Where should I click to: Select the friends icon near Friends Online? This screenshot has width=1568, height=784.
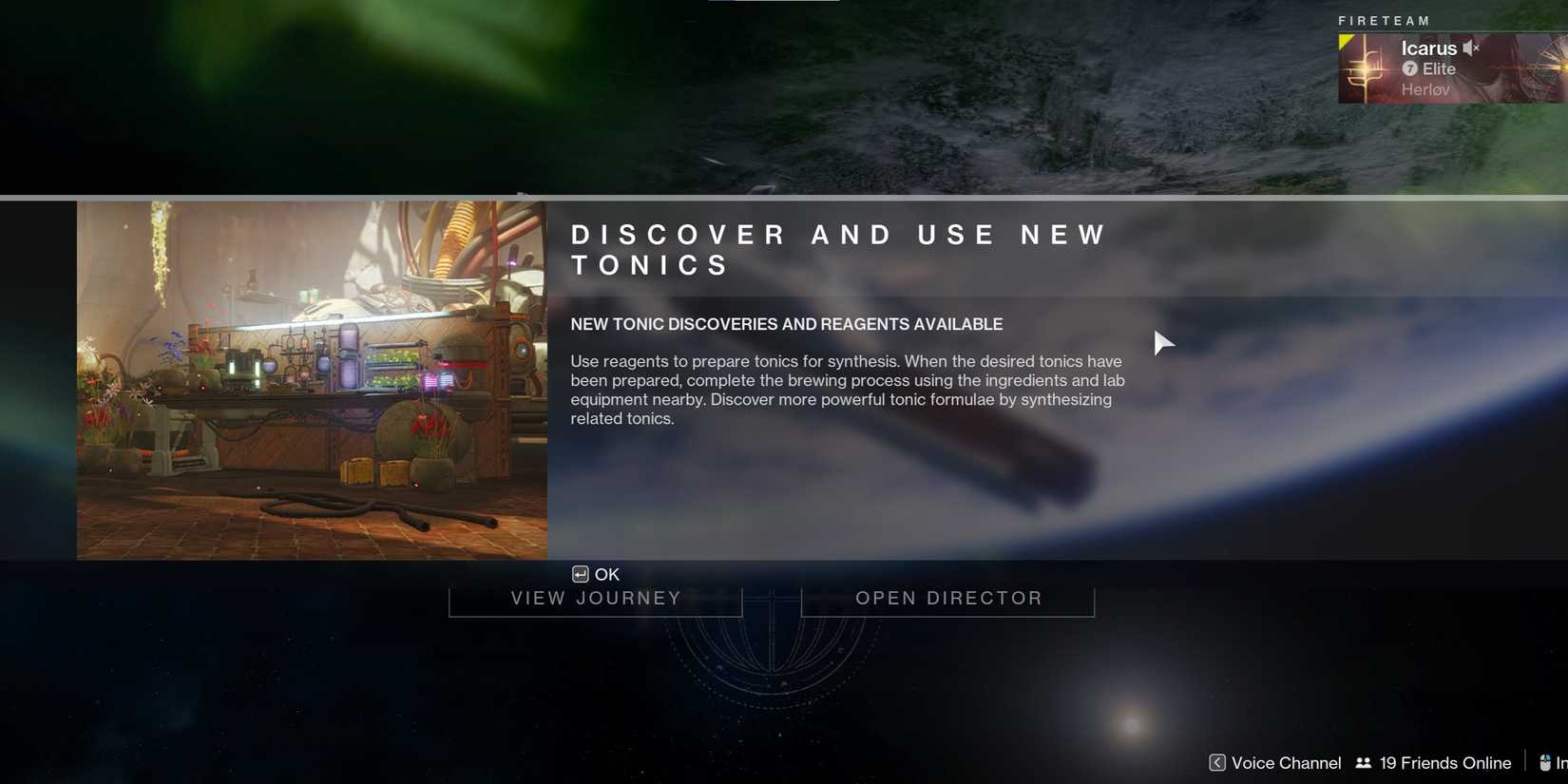(1363, 762)
